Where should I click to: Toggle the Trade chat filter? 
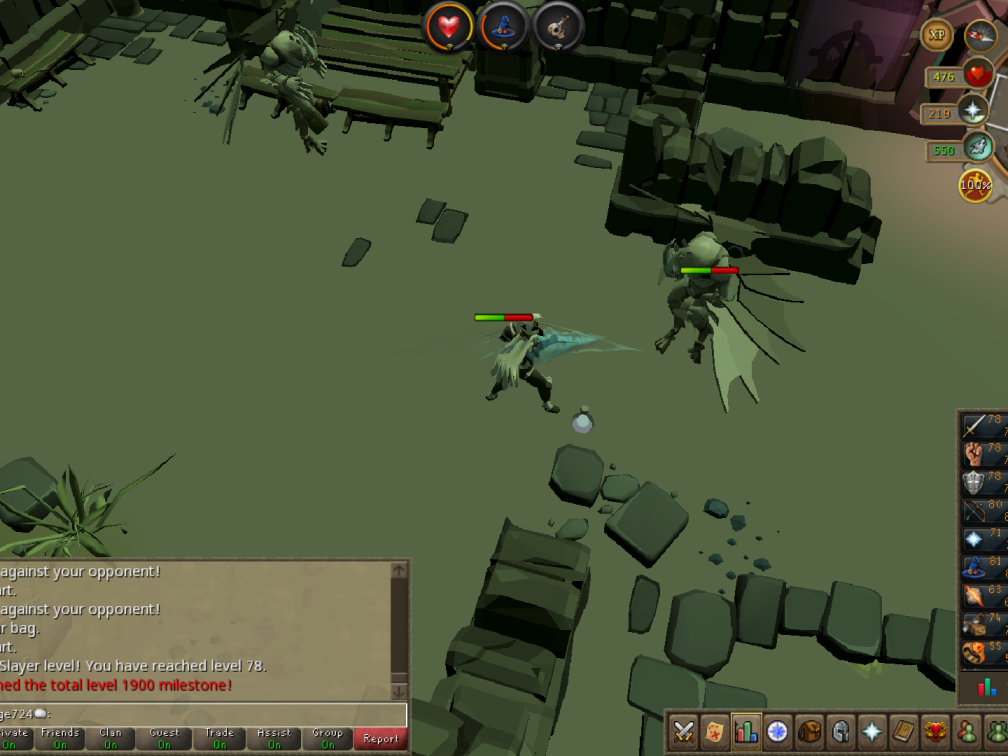point(219,739)
